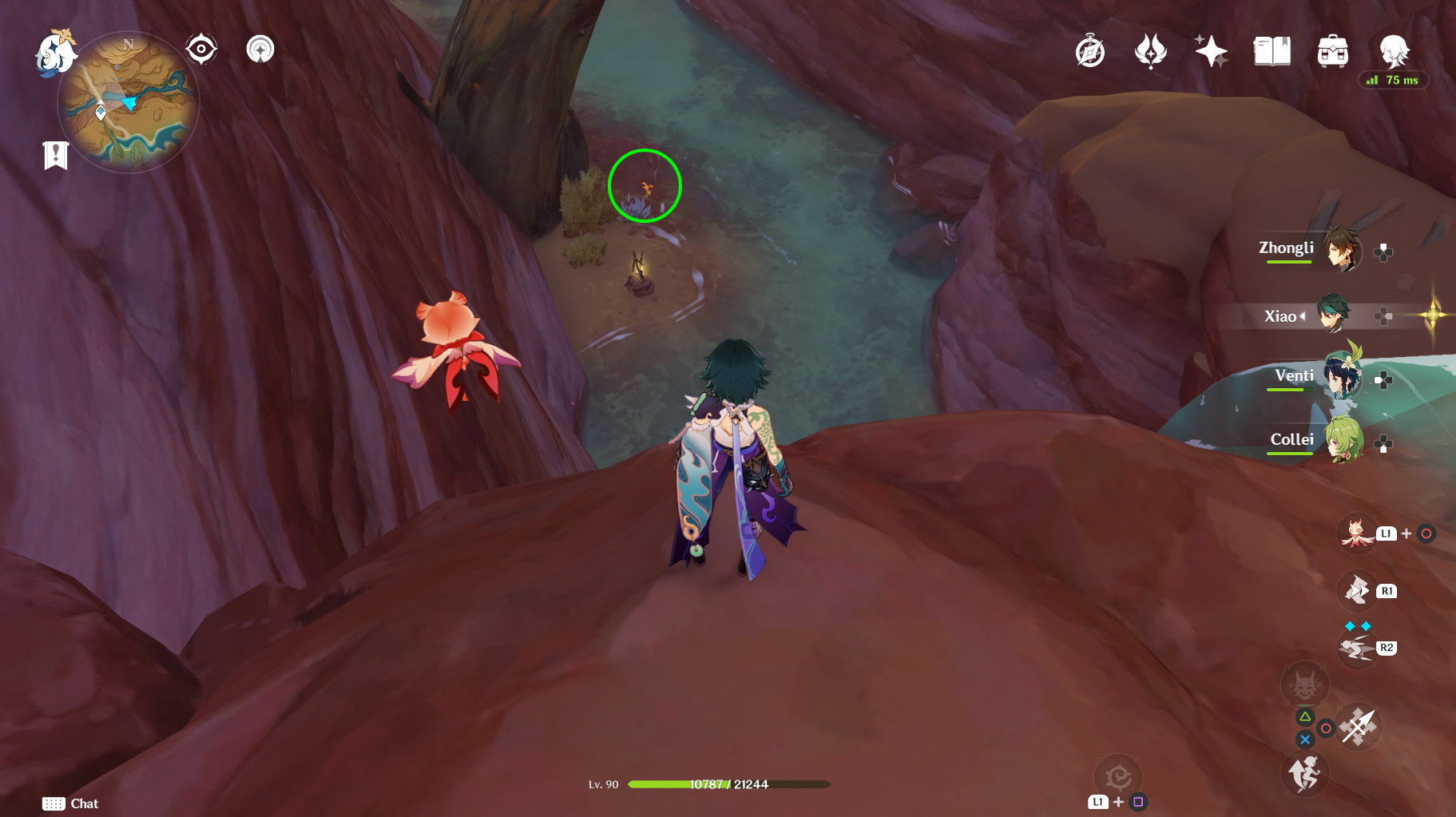Viewport: 1456px width, 817px height.
Task: Toggle the sprint icon
Action: [x=1305, y=773]
